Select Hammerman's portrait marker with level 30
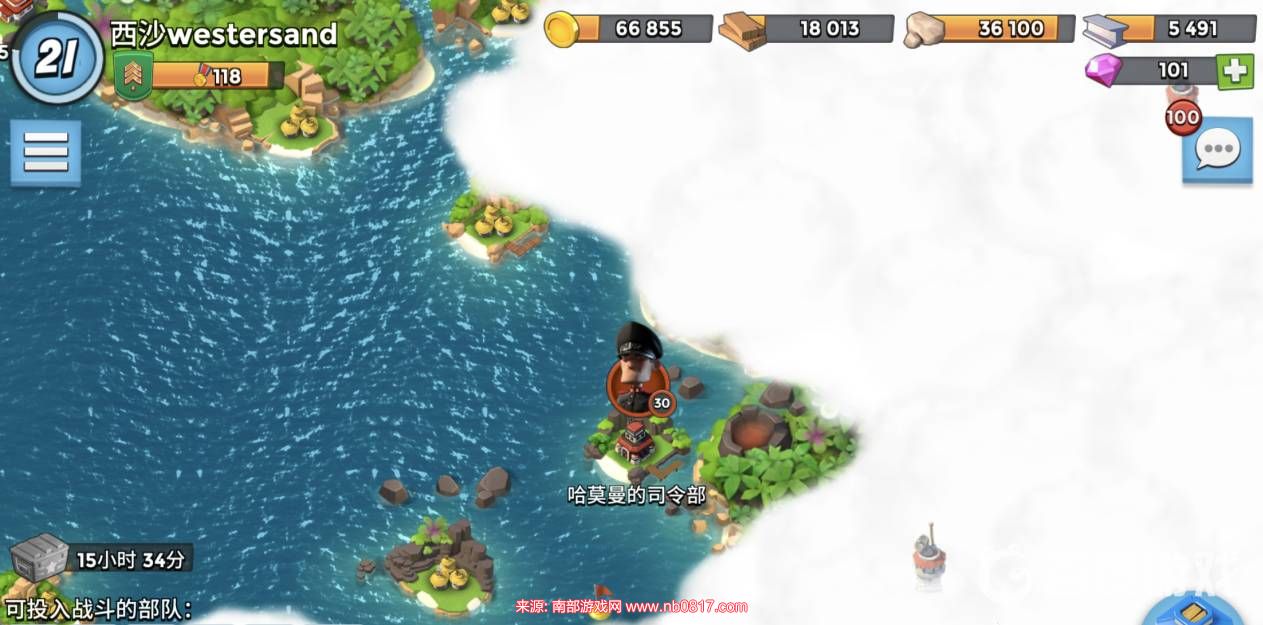 [638, 380]
